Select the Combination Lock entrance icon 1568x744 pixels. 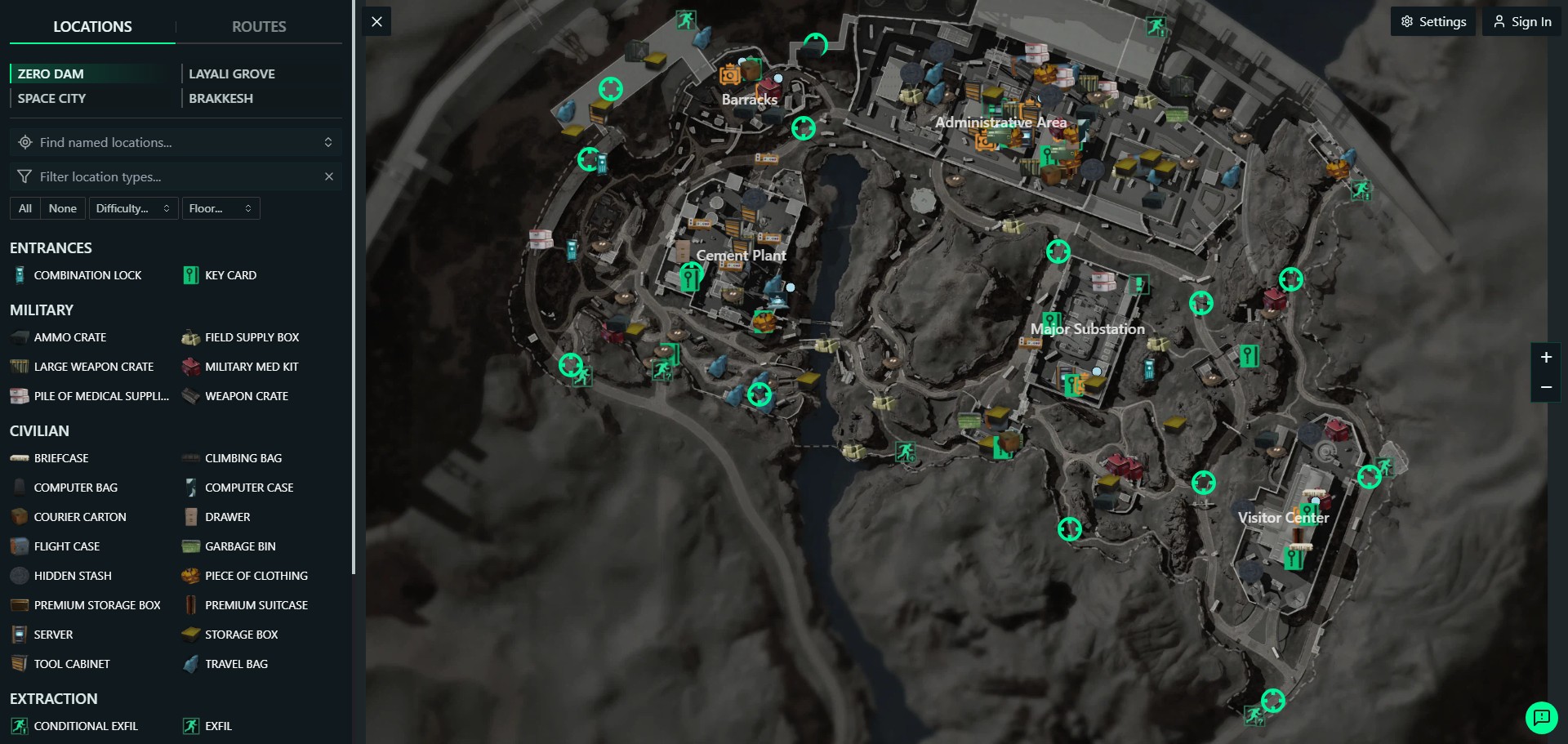(19, 275)
